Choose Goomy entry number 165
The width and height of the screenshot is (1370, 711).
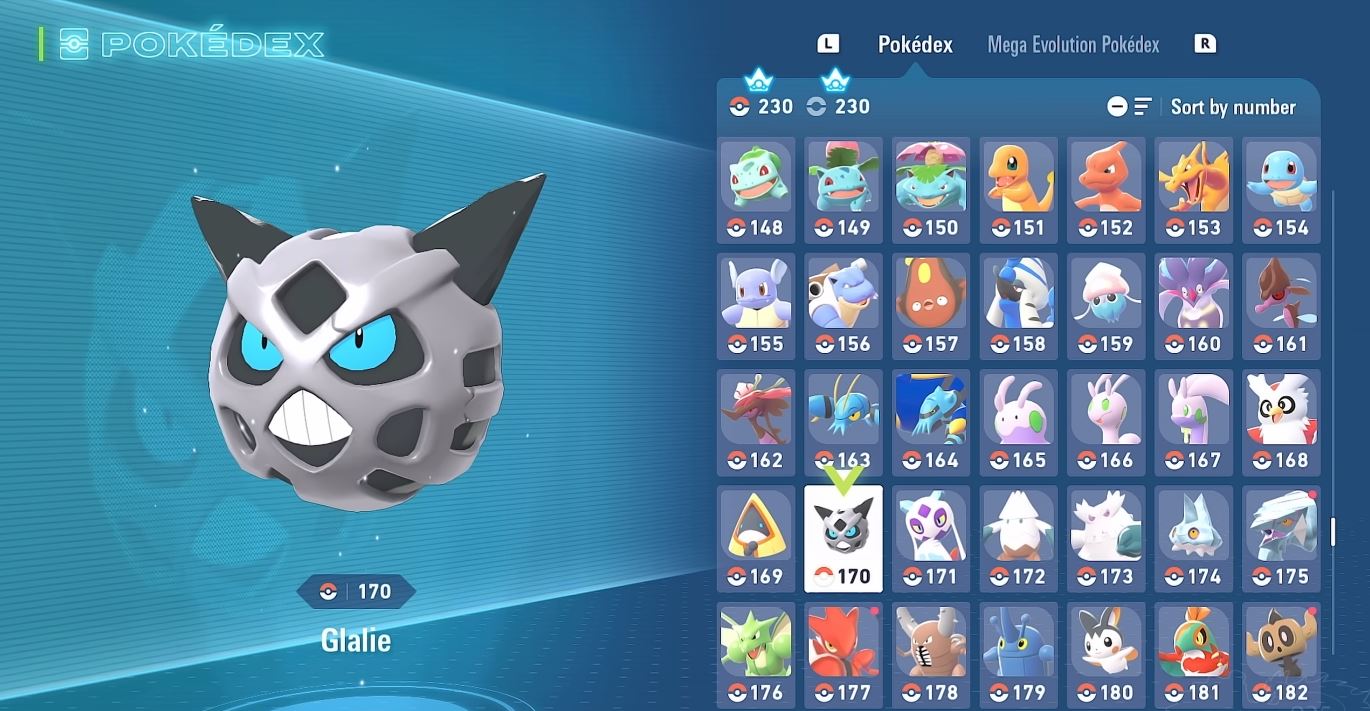(x=1018, y=422)
